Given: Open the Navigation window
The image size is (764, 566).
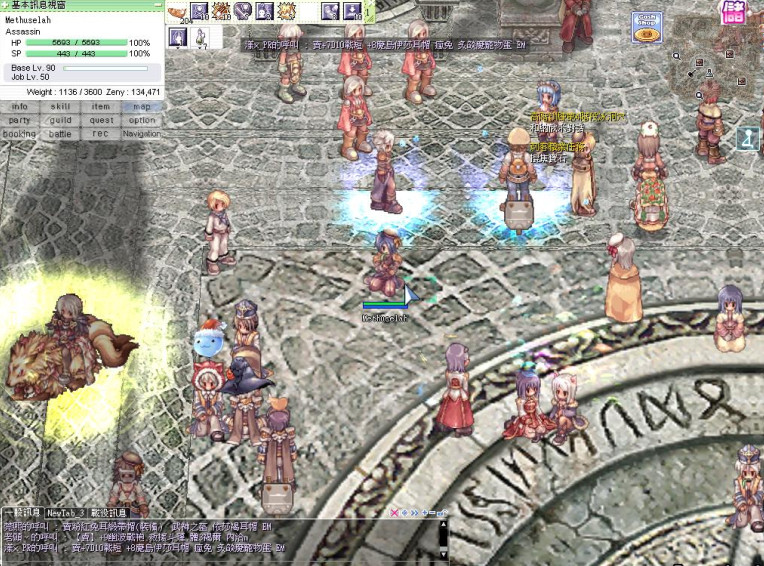Looking at the screenshot, I should click(142, 134).
